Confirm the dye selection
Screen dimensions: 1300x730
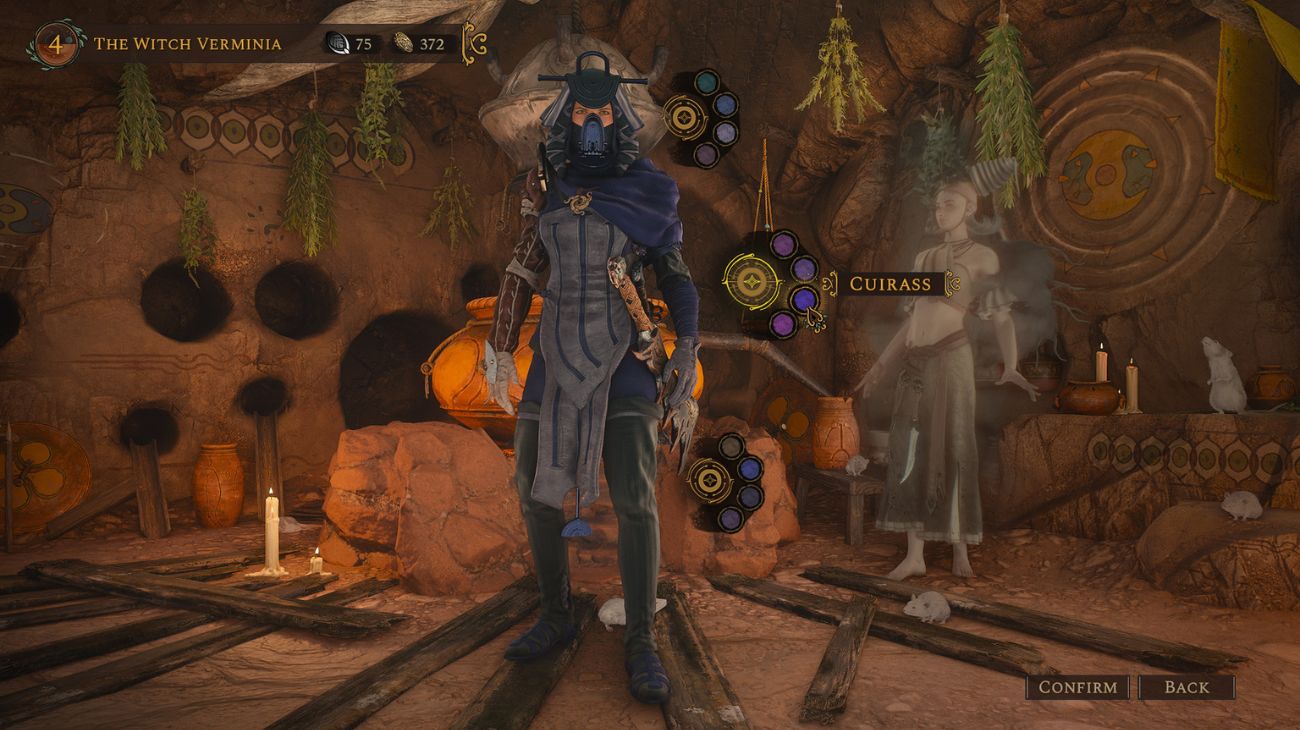[1077, 687]
